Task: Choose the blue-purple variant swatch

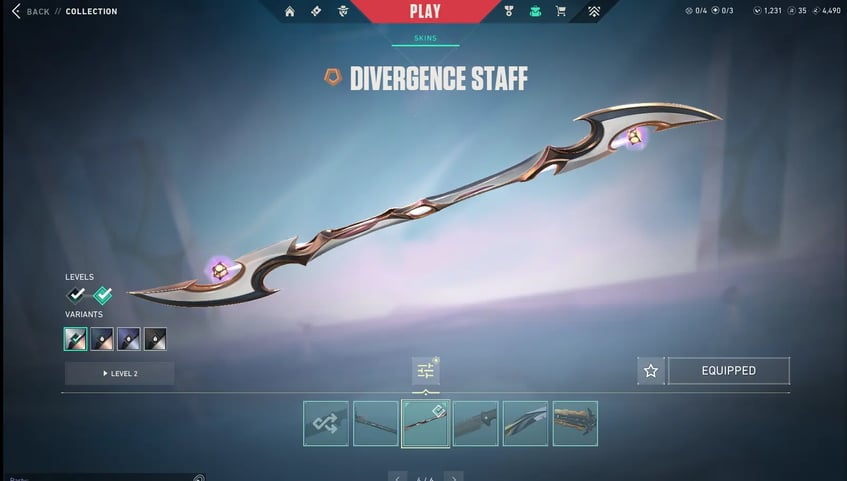Action: coord(128,339)
